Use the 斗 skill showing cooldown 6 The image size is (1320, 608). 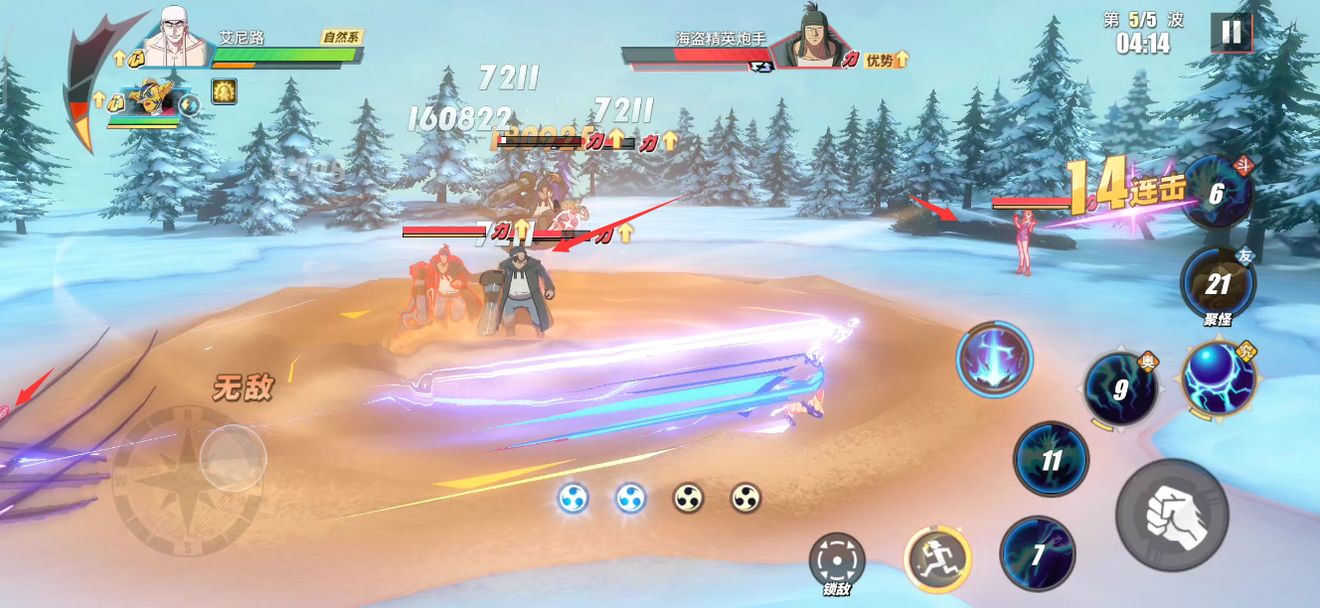[1217, 192]
